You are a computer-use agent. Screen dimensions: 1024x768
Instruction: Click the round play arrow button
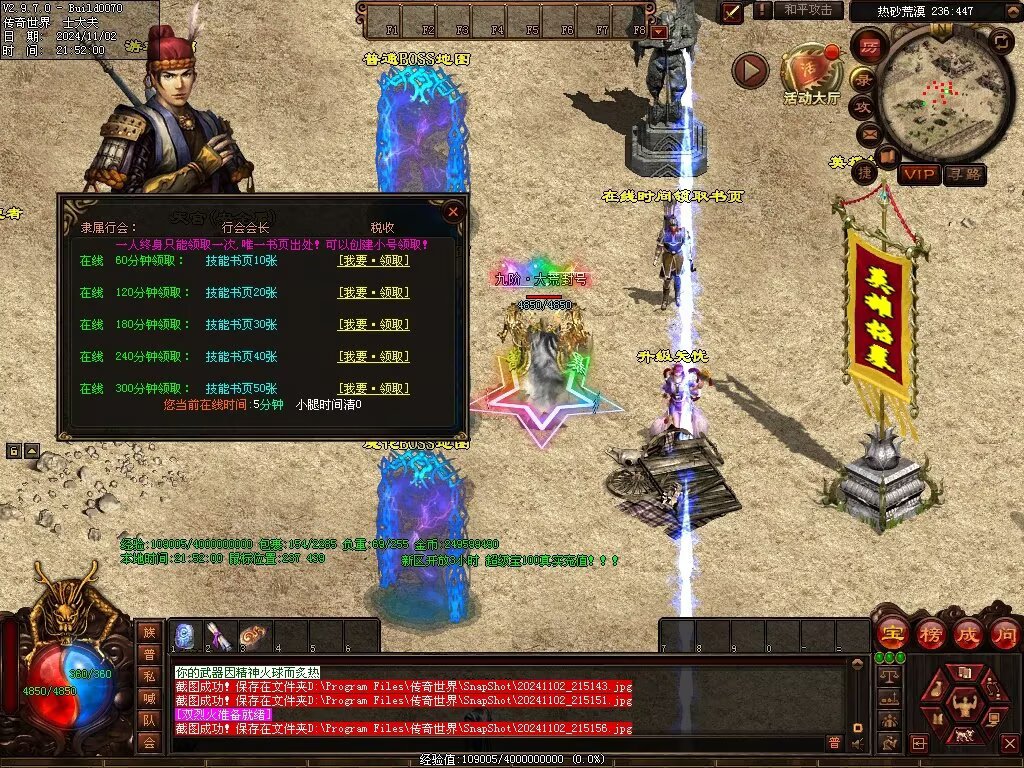click(750, 70)
